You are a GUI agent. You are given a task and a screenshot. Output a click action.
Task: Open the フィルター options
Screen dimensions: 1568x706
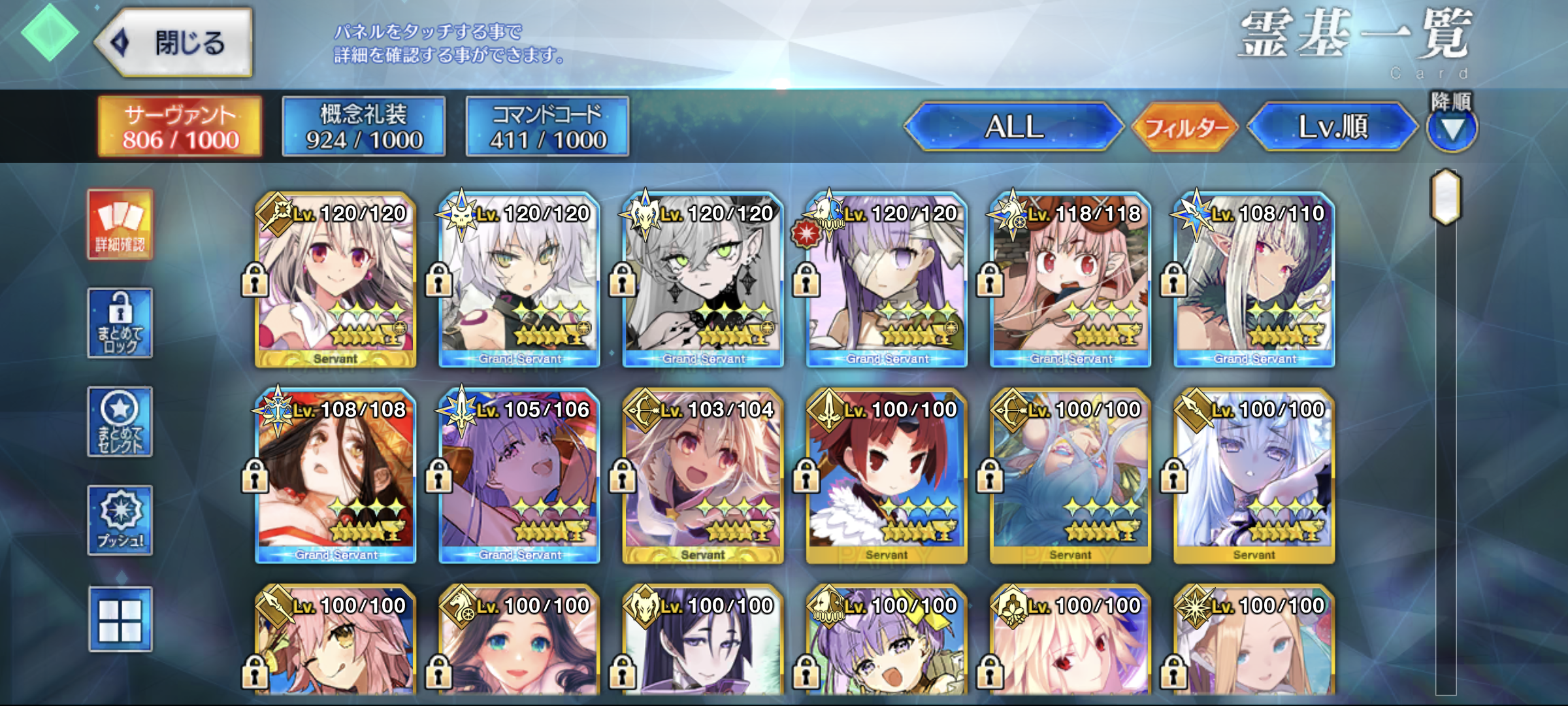click(1185, 127)
